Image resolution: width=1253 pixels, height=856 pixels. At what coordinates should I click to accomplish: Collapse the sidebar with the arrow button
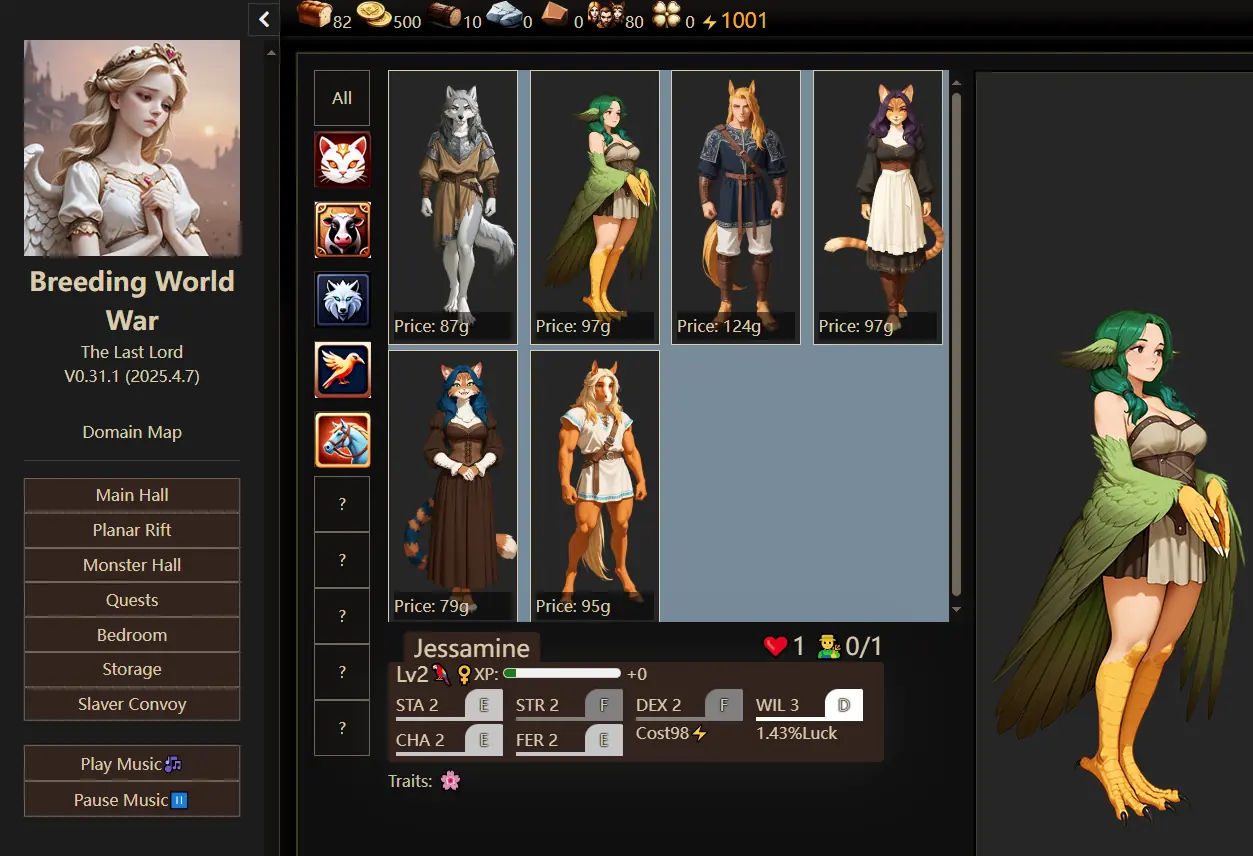(264, 18)
